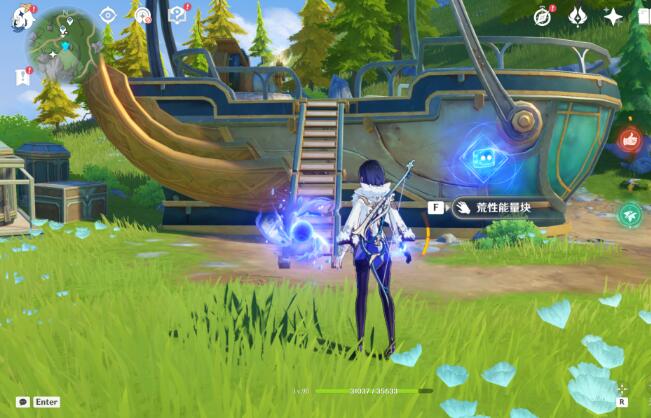
Task: Open the quest log bookmark icon
Action: [x=22, y=76]
